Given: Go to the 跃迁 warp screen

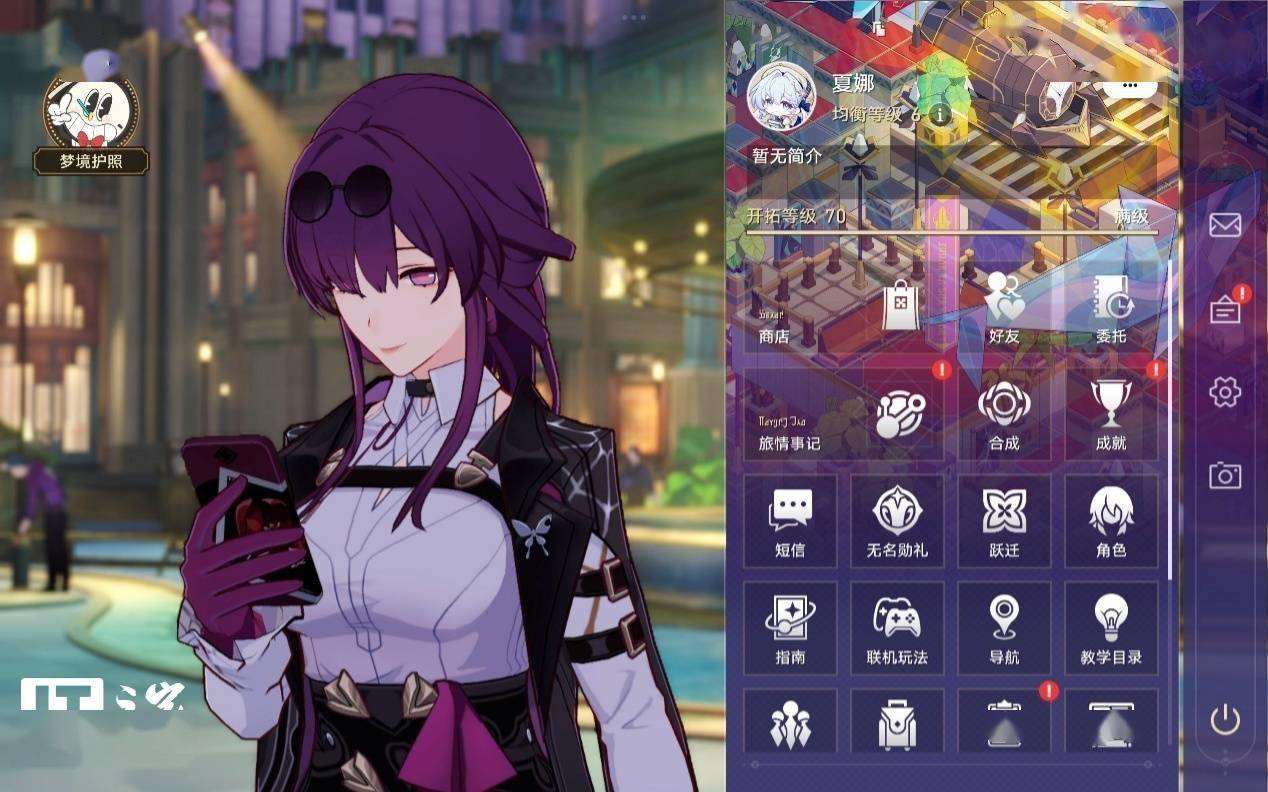Looking at the screenshot, I should [x=1004, y=521].
